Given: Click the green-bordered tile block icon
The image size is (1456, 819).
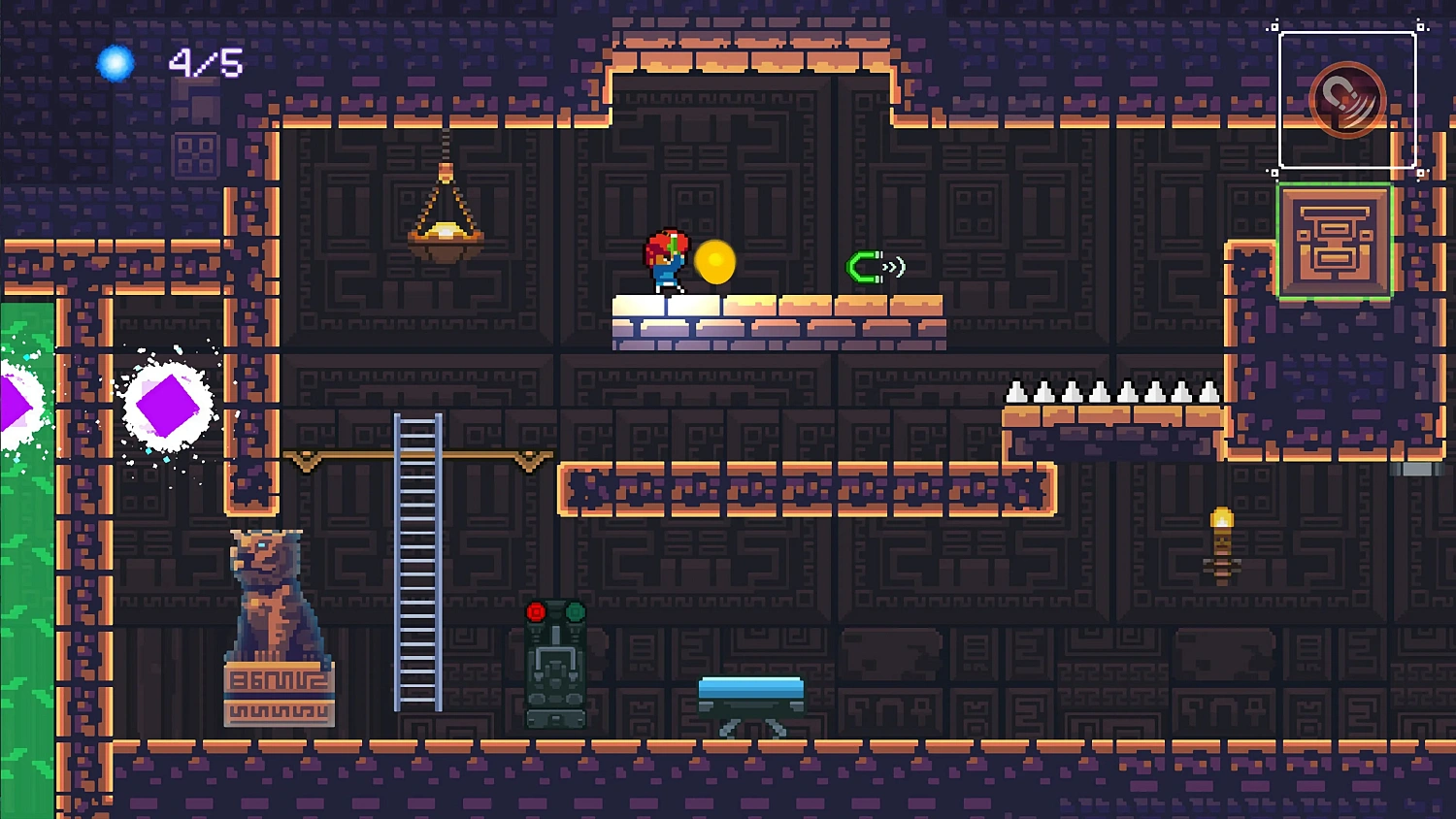Looking at the screenshot, I should point(1336,242).
